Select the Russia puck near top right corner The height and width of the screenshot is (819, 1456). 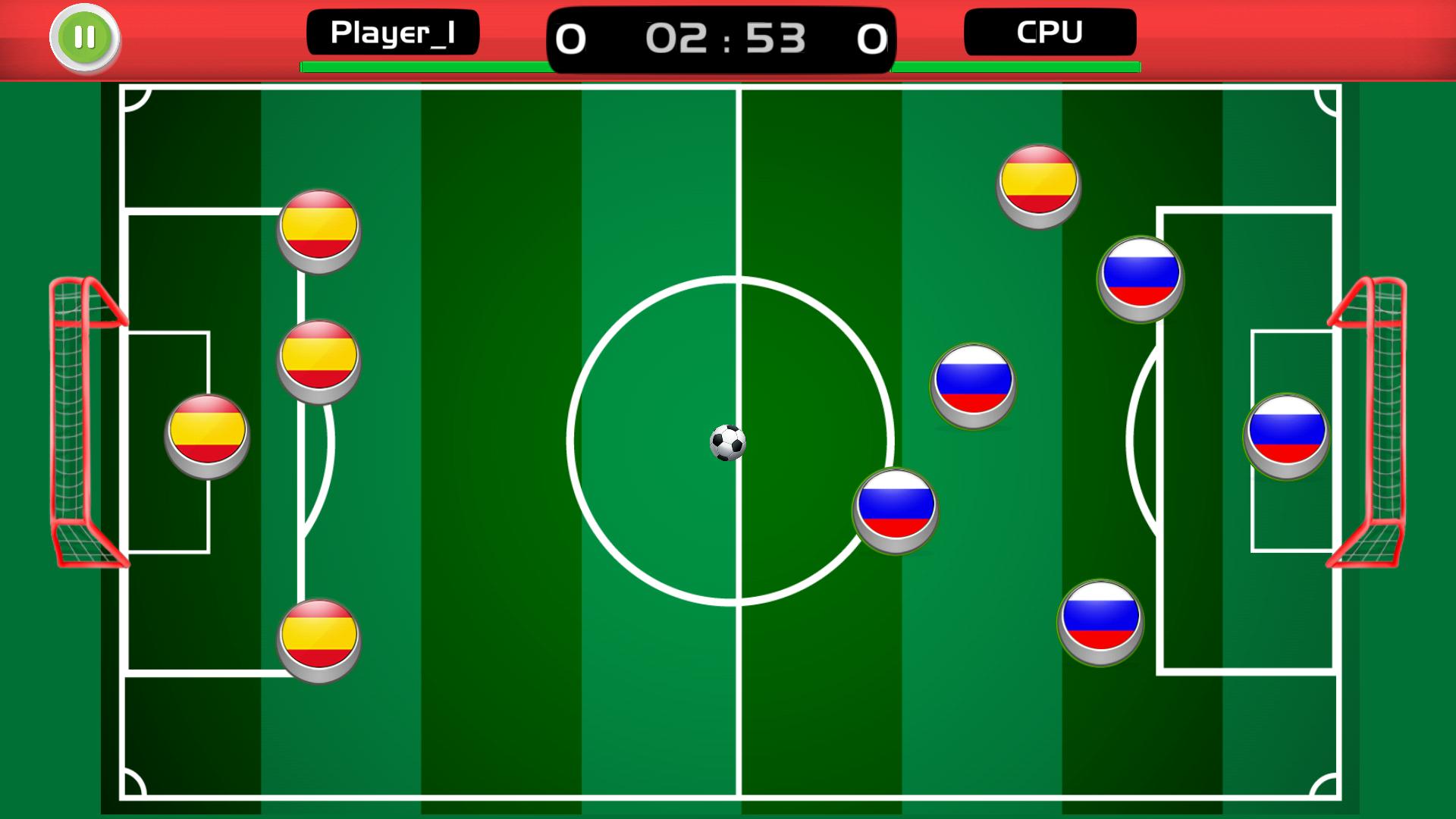[x=1141, y=278]
